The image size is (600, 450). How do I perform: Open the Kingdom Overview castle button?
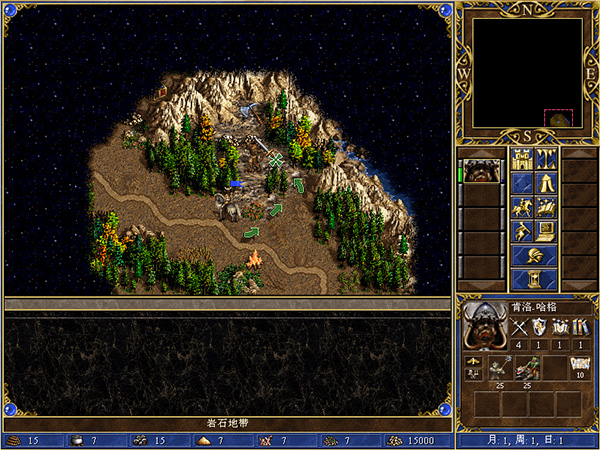point(521,159)
